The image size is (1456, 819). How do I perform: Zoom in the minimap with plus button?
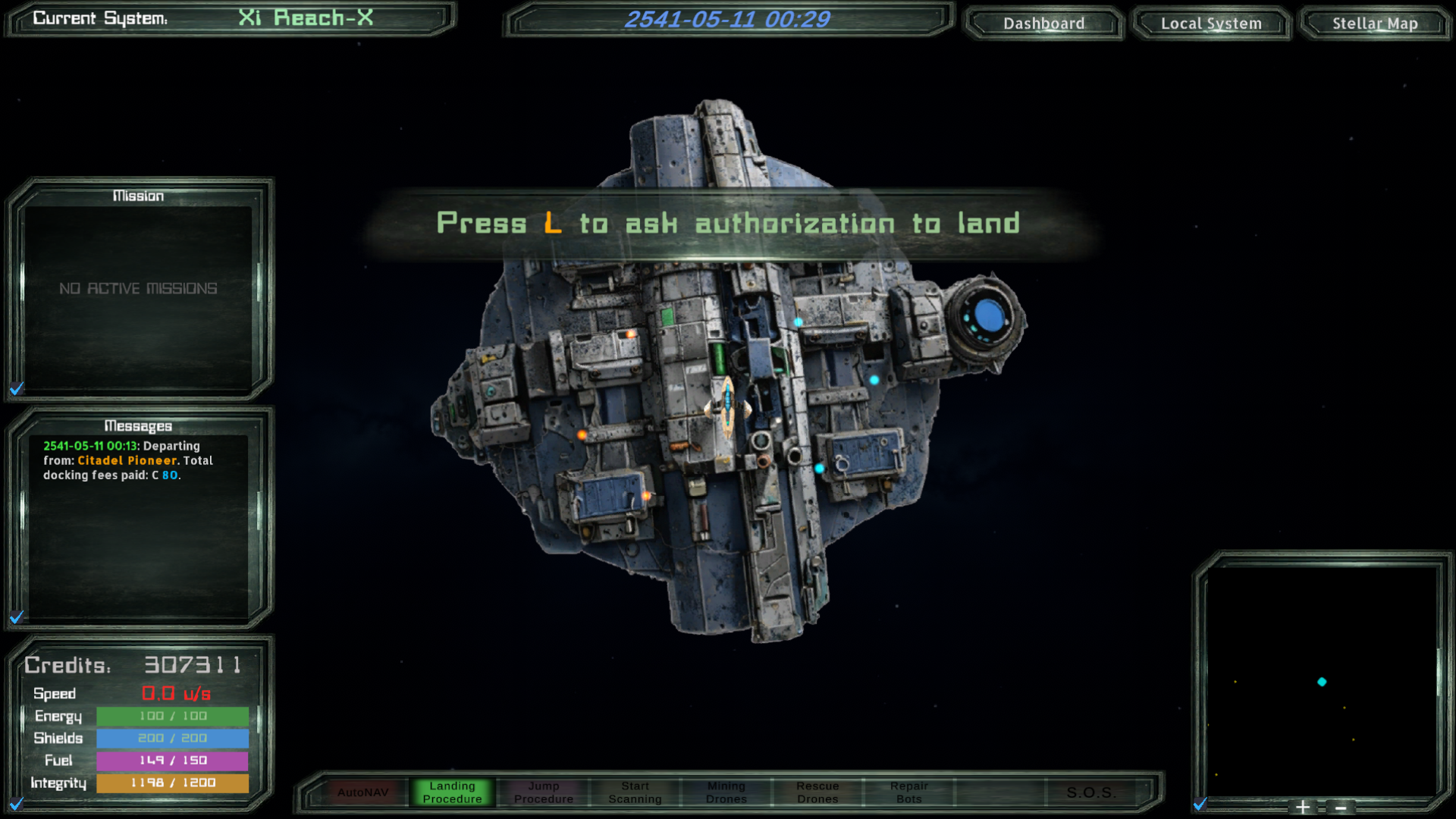(1303, 808)
